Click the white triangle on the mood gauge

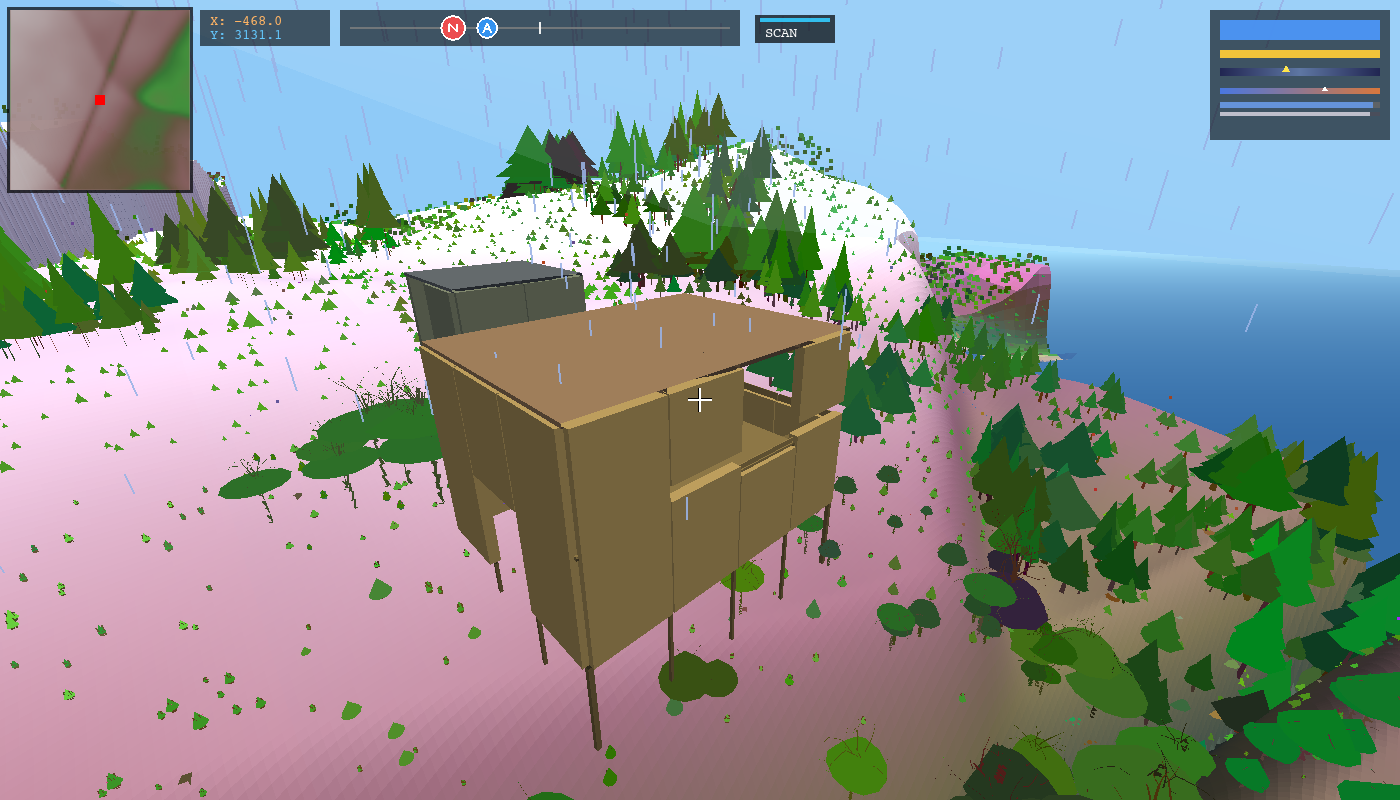[1327, 87]
